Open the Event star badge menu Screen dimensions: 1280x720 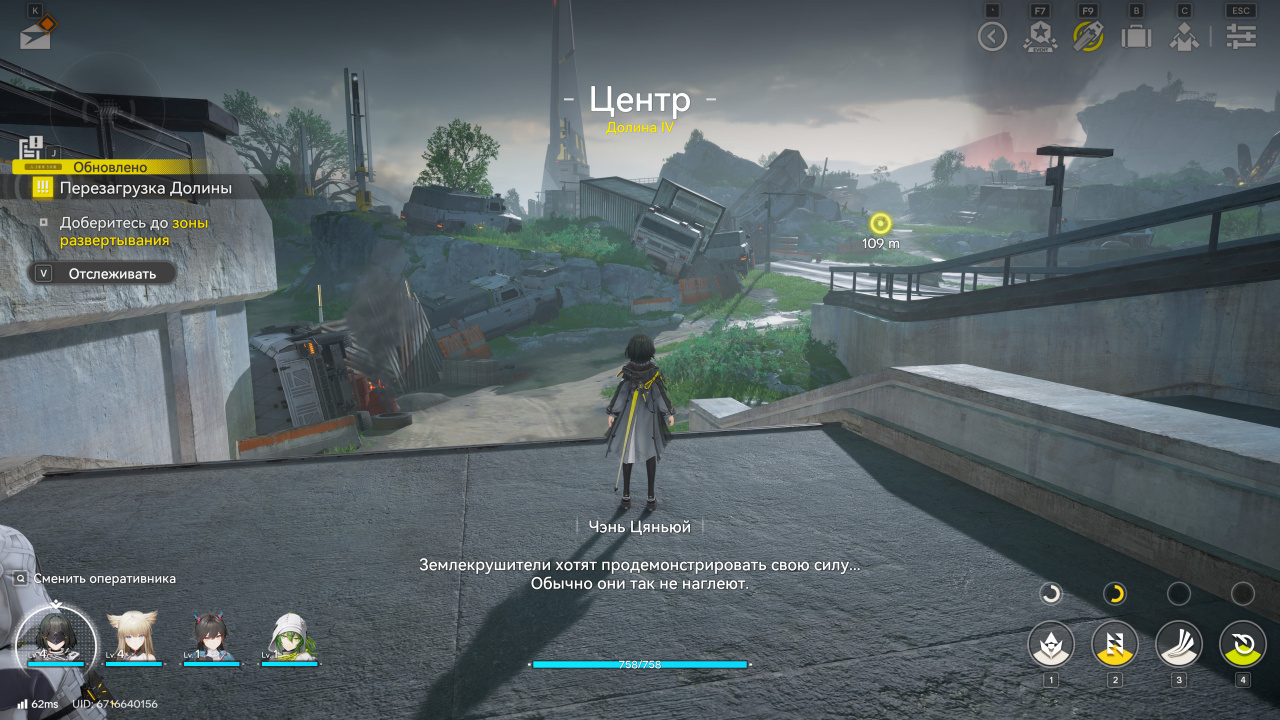point(1040,37)
